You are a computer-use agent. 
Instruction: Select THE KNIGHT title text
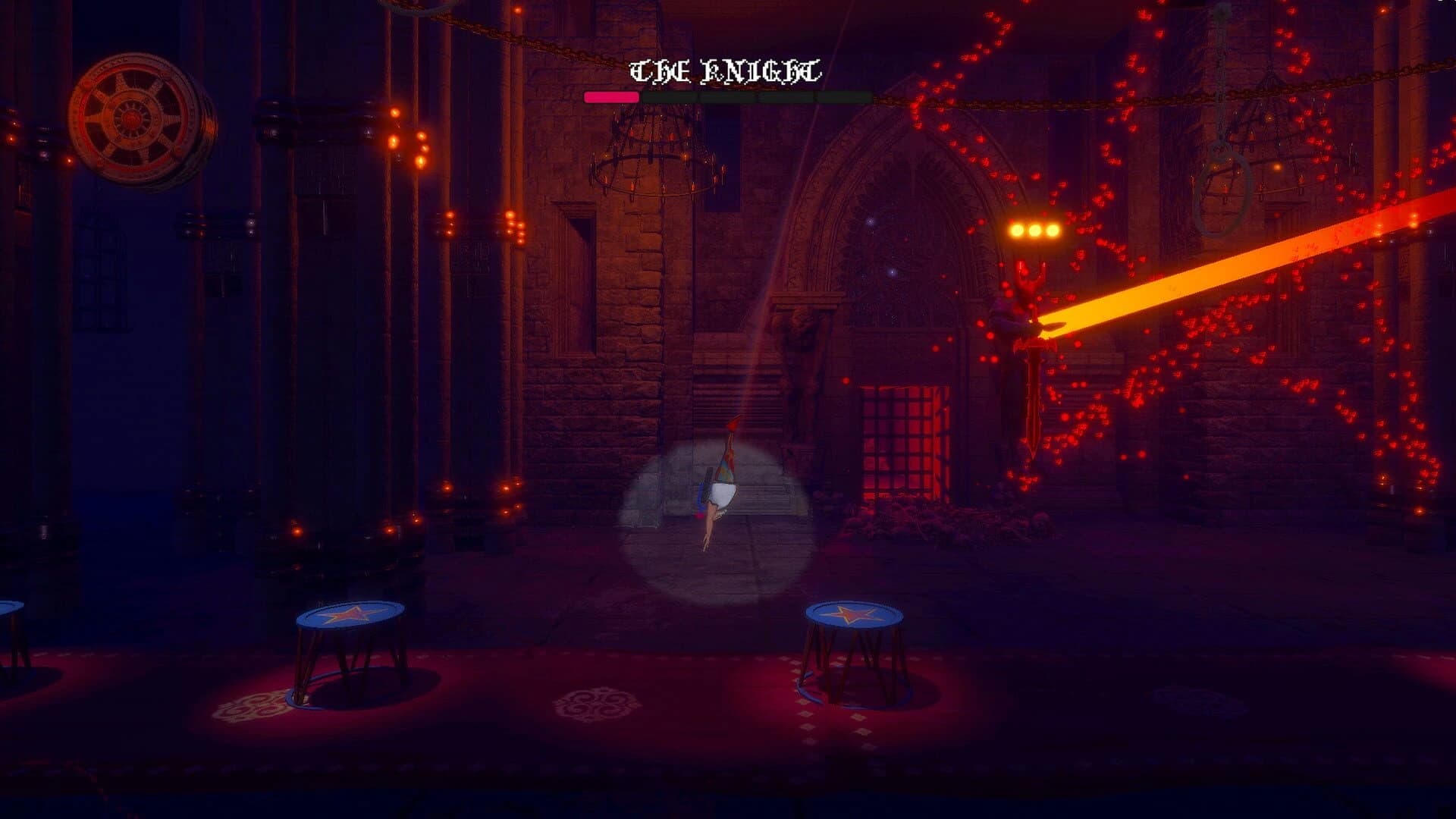click(723, 71)
